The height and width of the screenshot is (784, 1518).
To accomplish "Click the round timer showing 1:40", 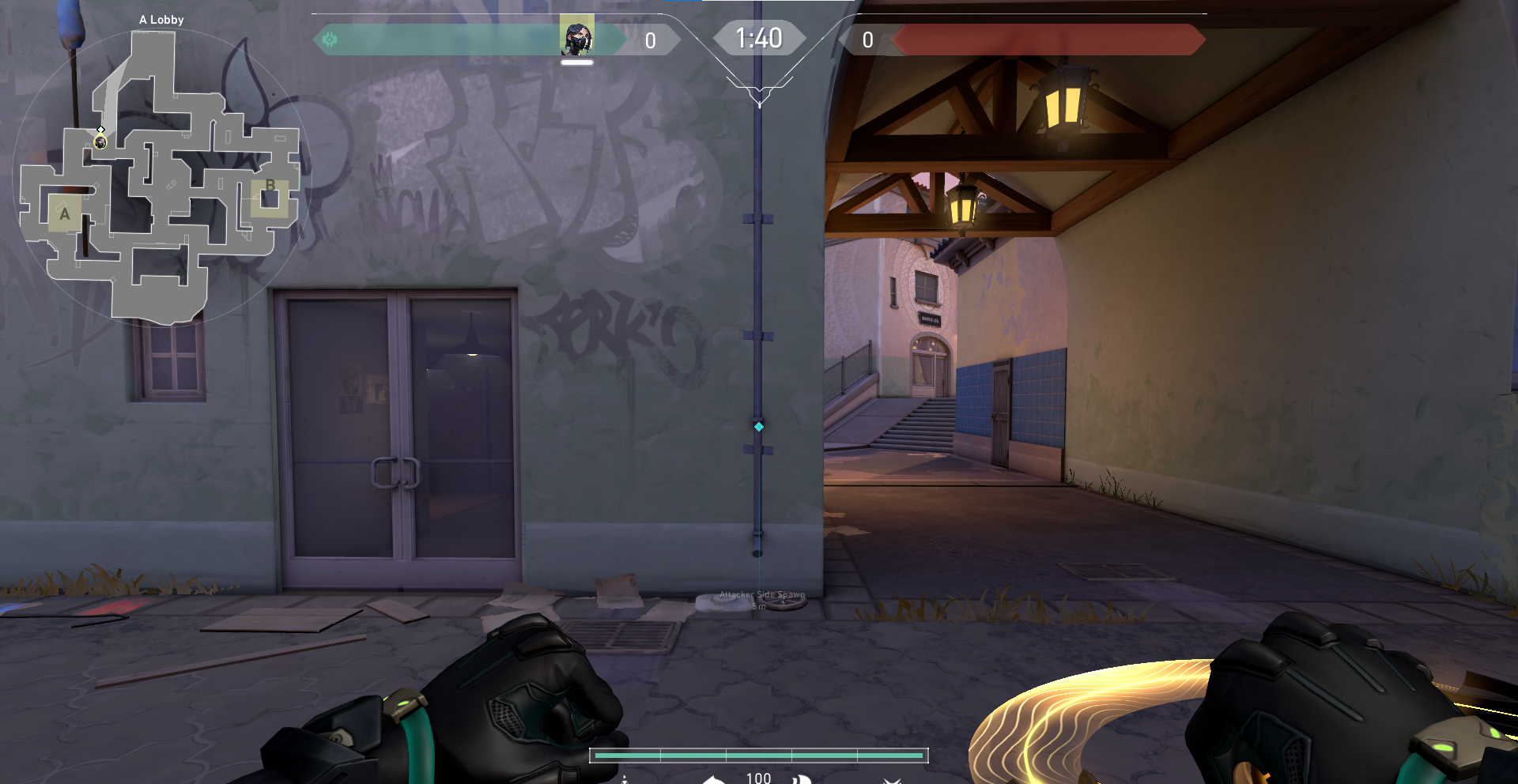I will point(758,37).
